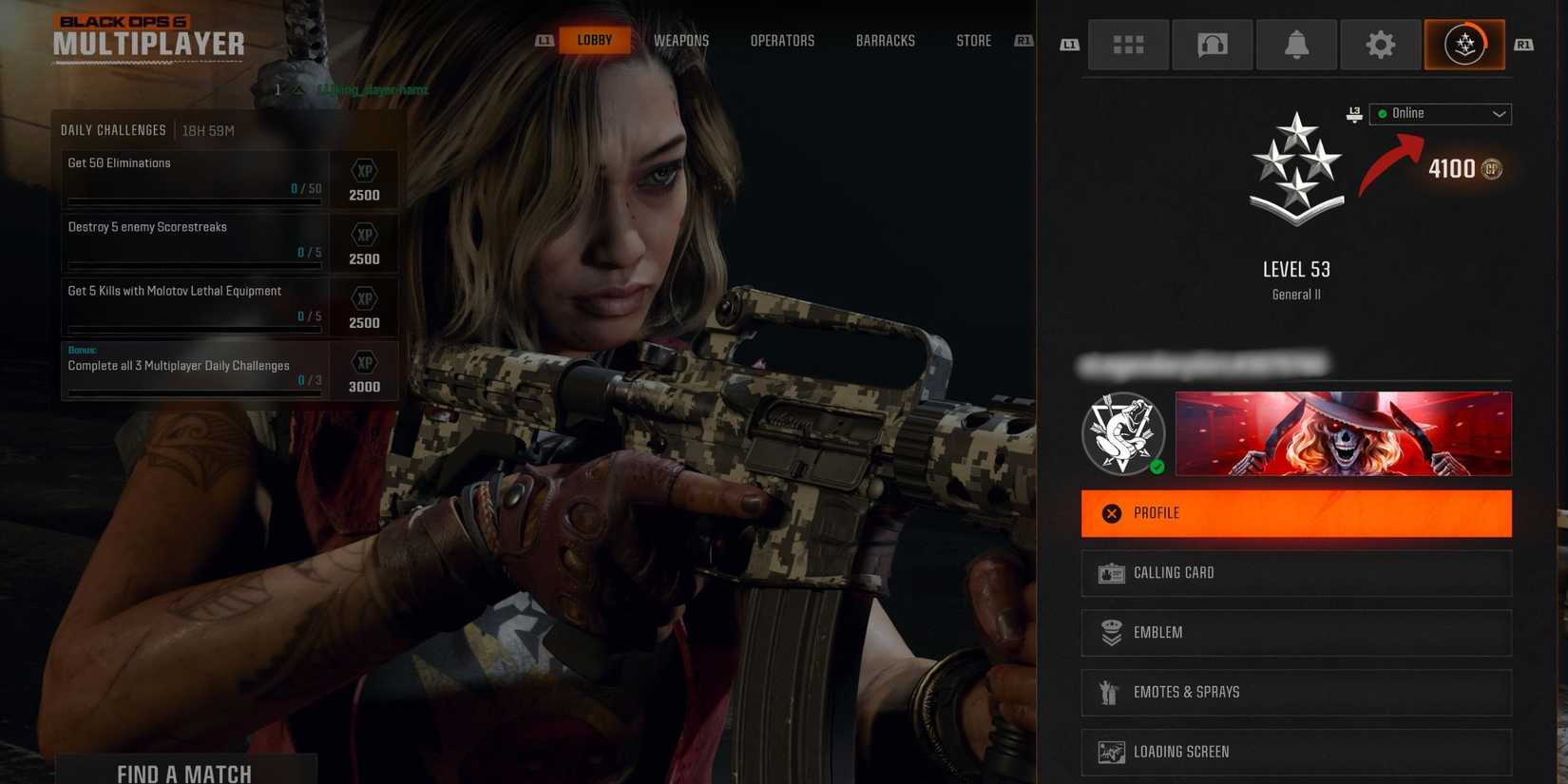Click the Get 50 Eliminations progress bar
Image resolution: width=1568 pixels, height=784 pixels.
(194, 201)
